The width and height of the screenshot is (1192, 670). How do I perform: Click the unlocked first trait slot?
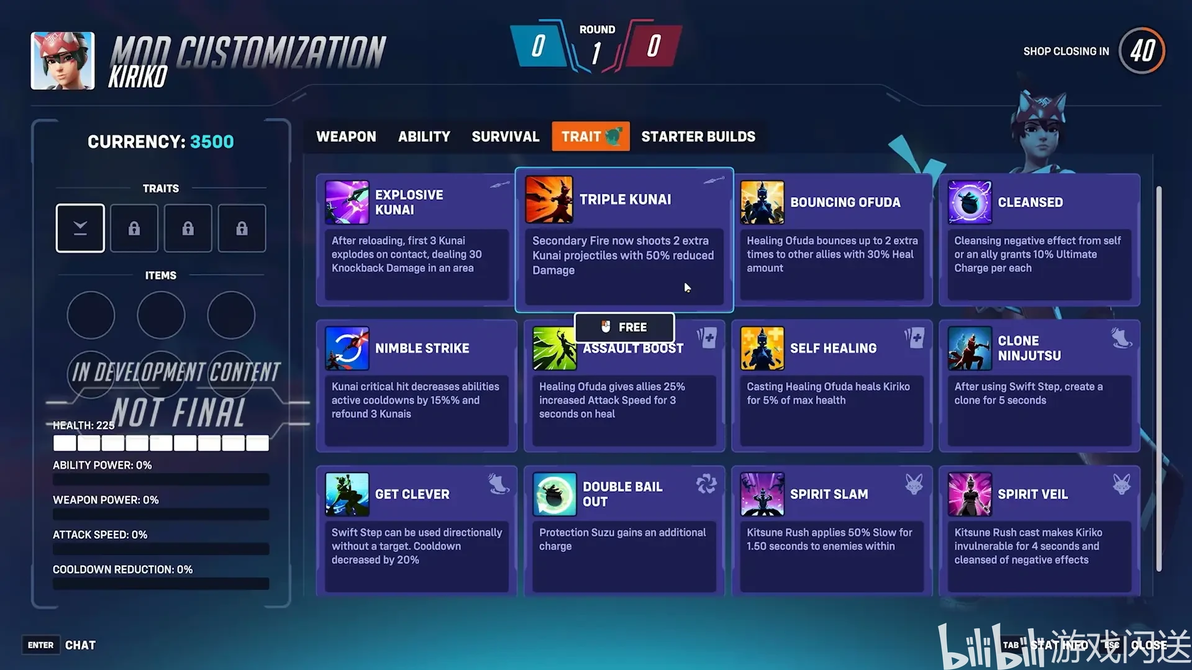[x=80, y=228]
